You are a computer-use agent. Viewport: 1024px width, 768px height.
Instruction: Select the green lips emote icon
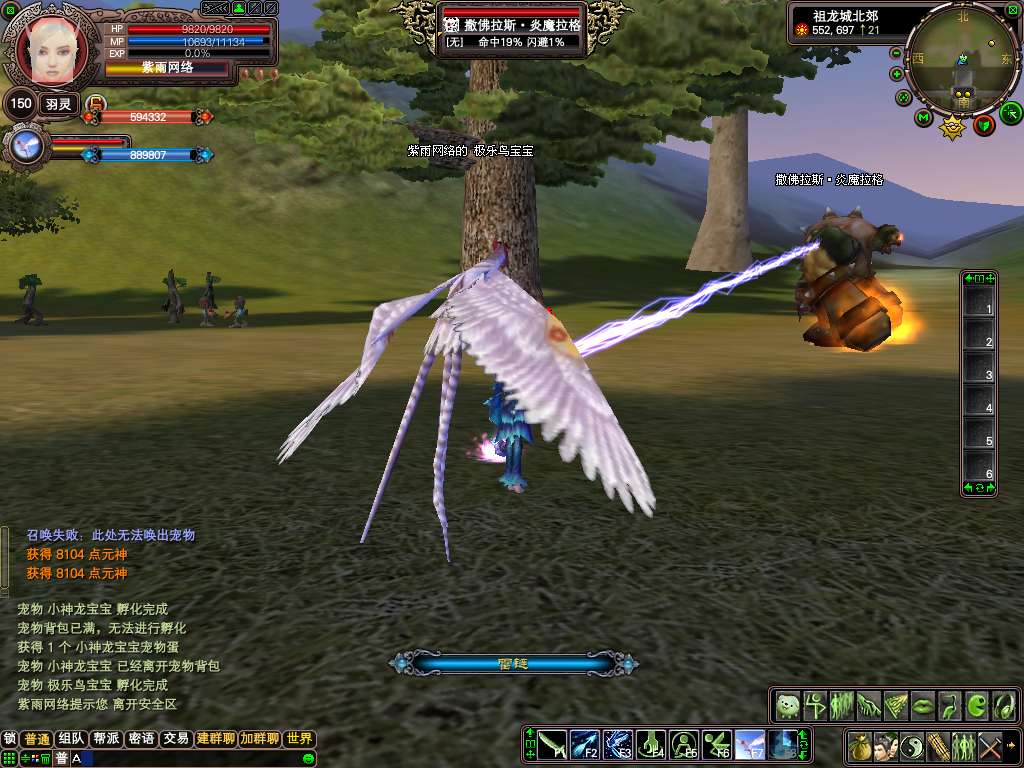[922, 705]
